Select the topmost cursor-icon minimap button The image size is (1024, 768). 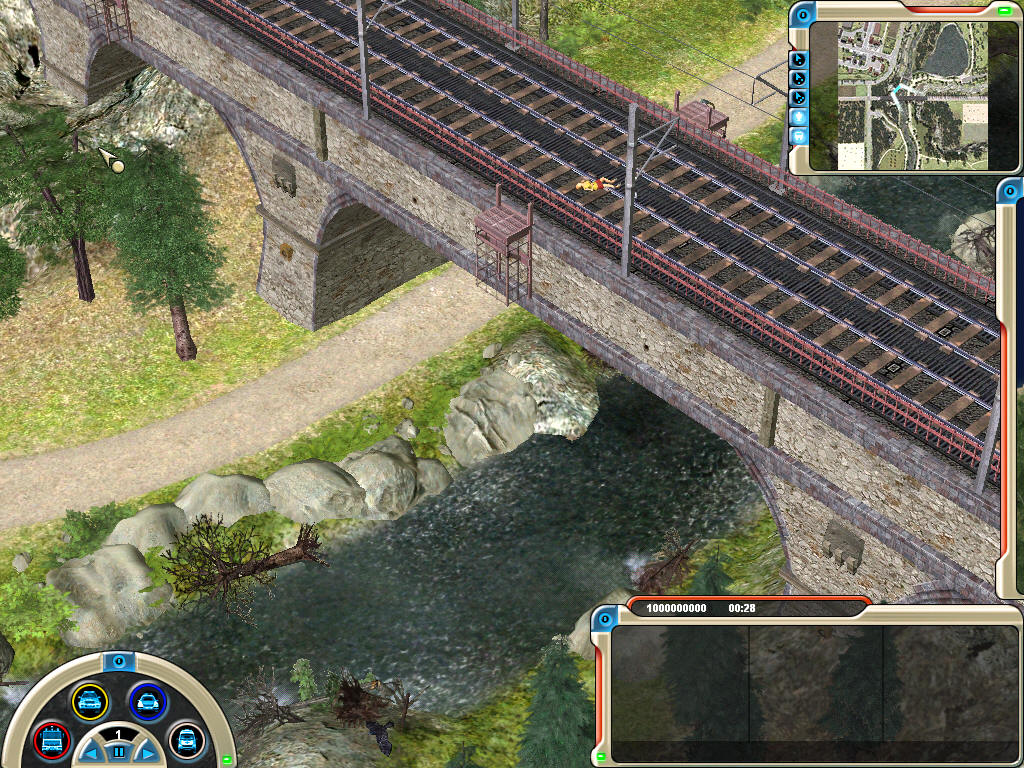click(799, 59)
